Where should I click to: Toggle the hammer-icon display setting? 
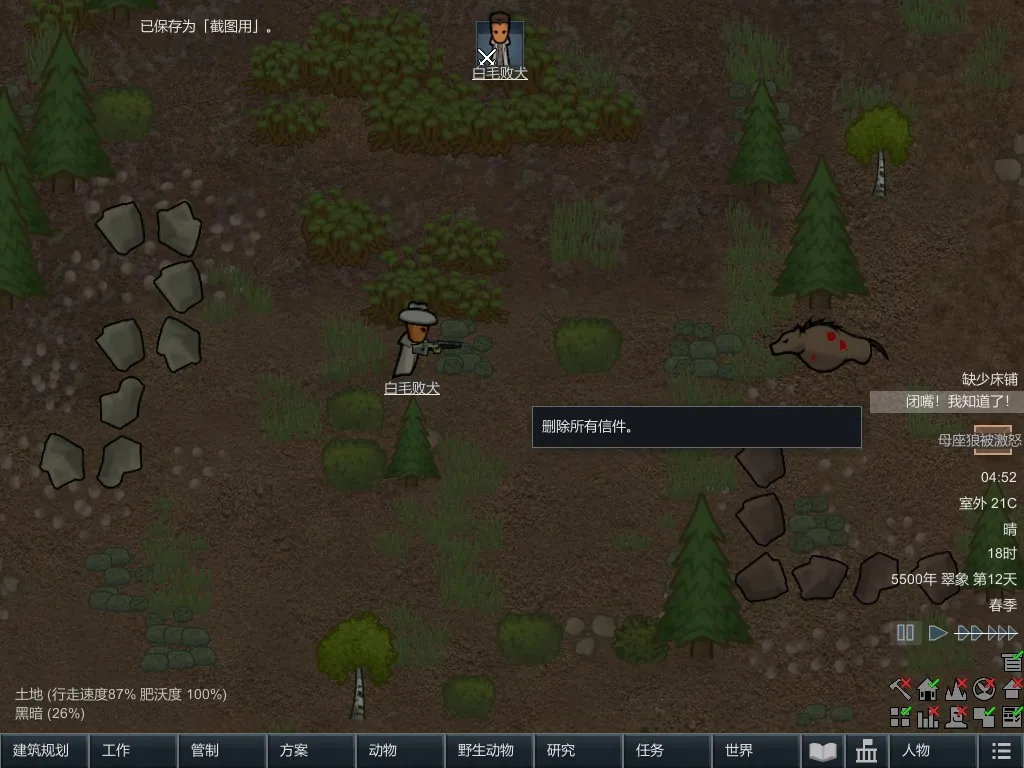(x=900, y=689)
